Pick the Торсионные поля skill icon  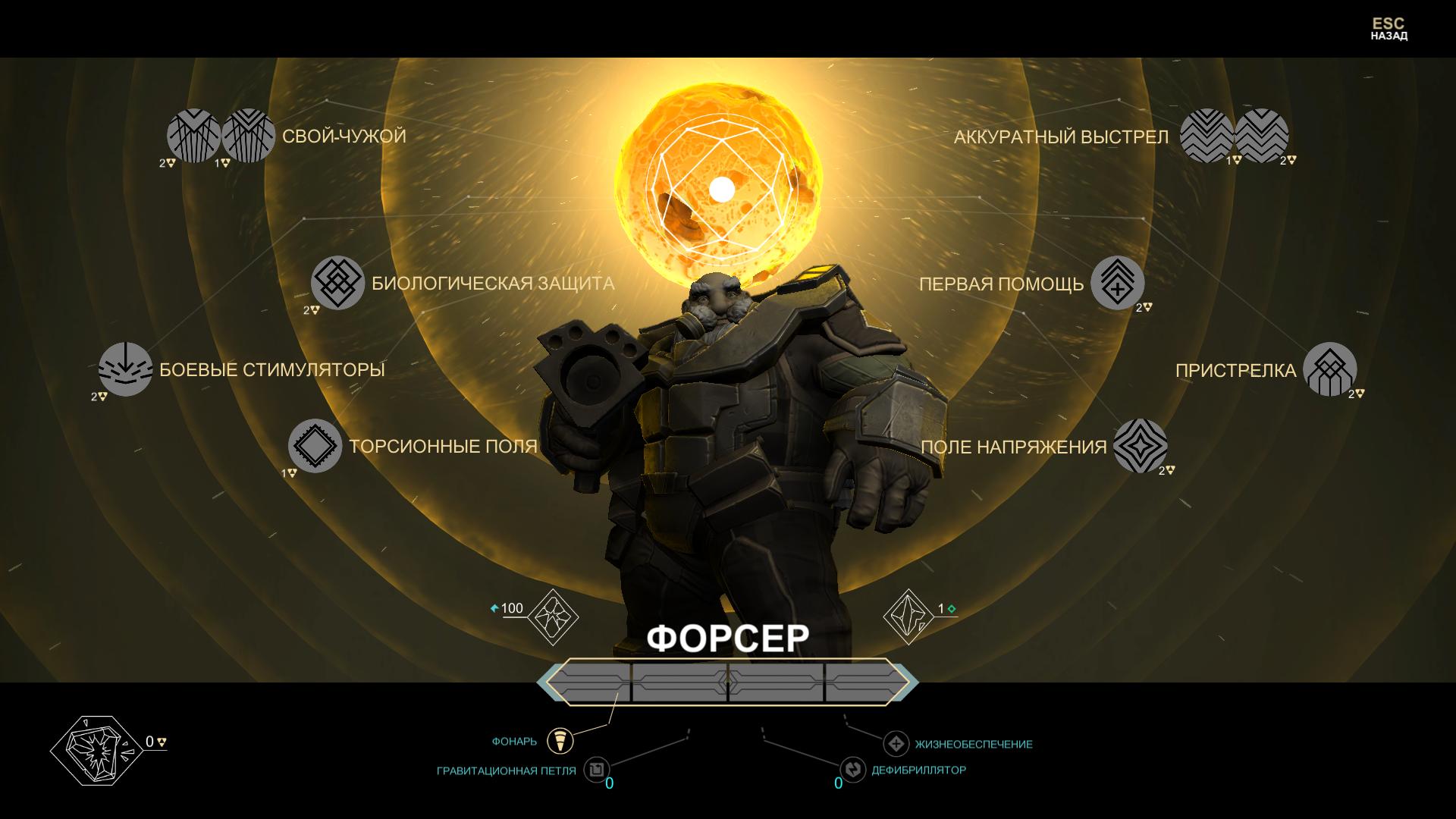pos(315,446)
